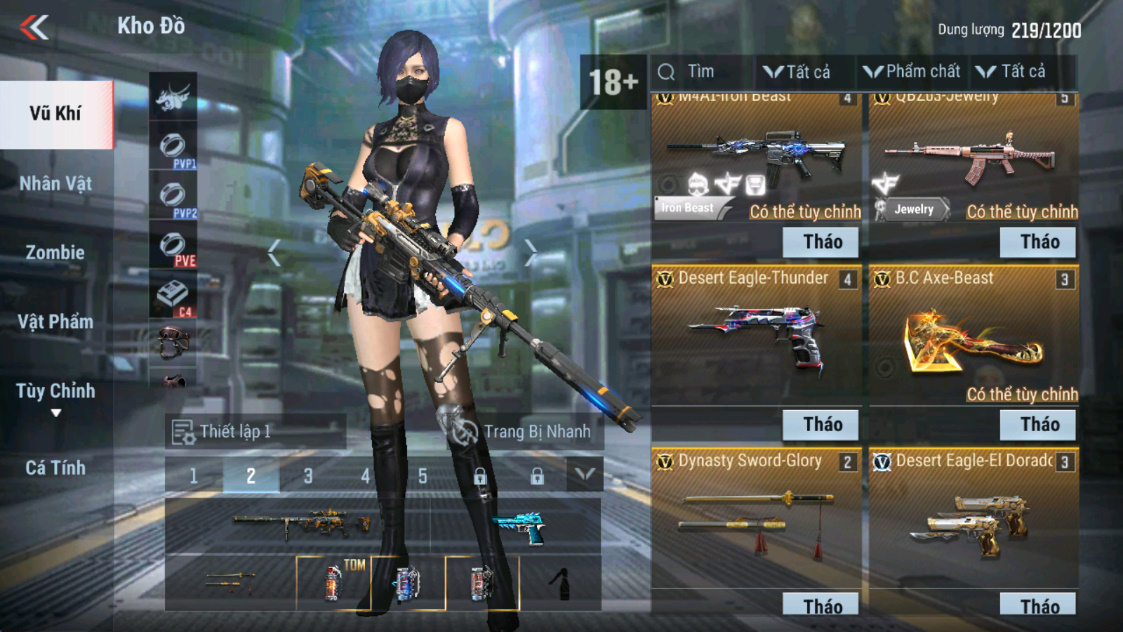Rotate to next character with right arrow
The image size is (1123, 632).
click(531, 254)
